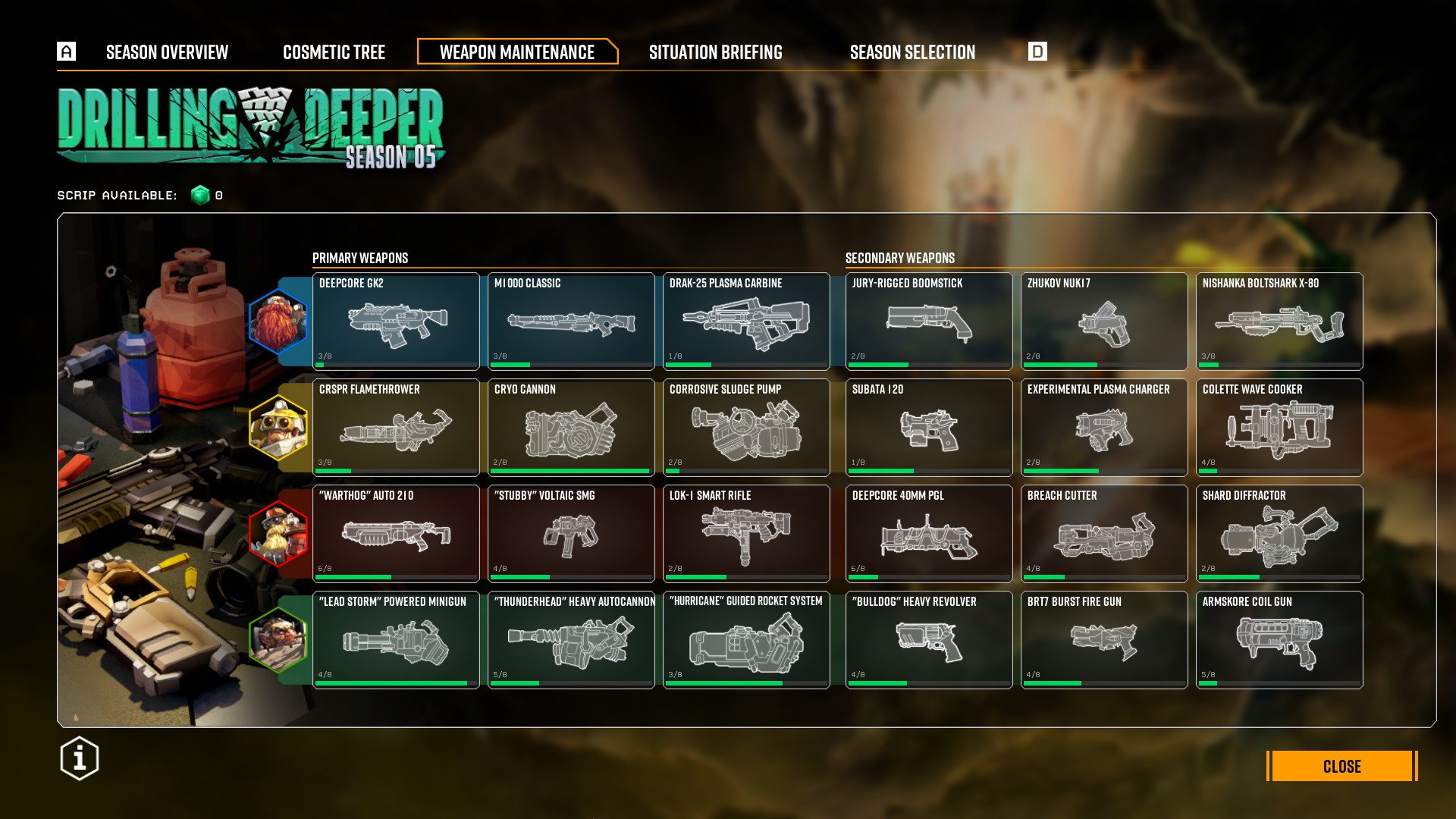This screenshot has height=819, width=1456.
Task: Select the "Bulldog" Heavy Revolver
Action: [929, 640]
